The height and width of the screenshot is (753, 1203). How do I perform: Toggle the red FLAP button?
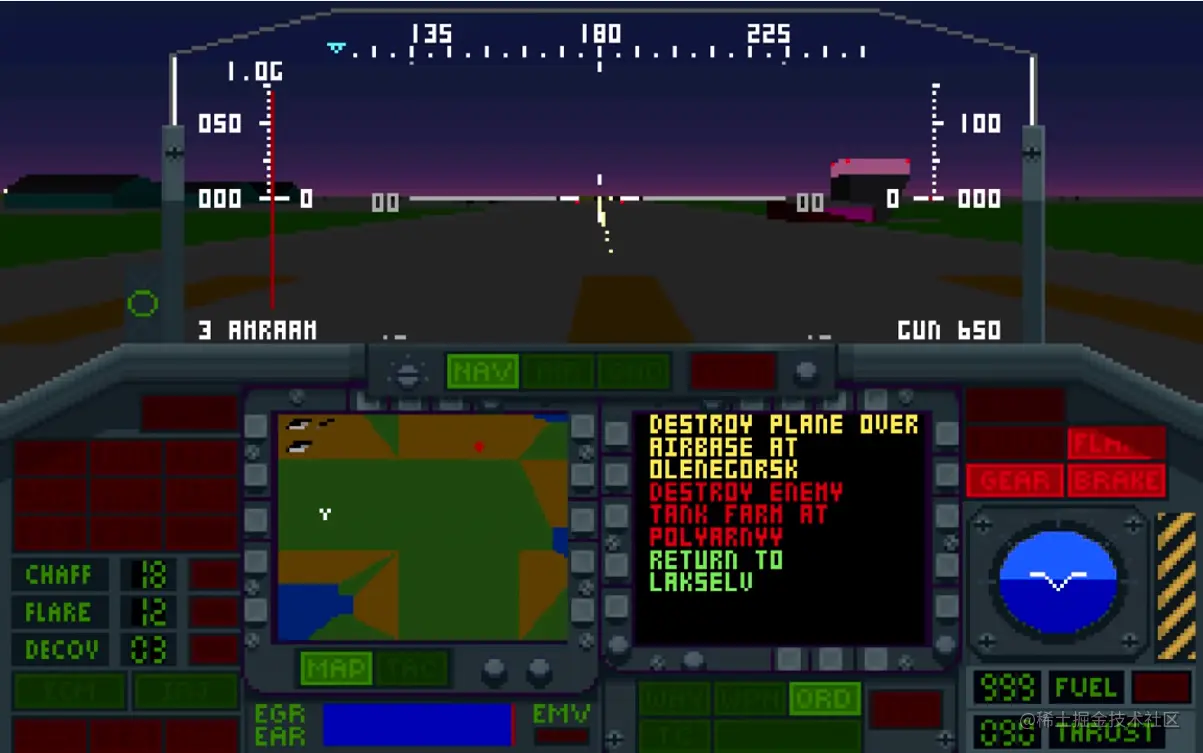pos(1116,443)
